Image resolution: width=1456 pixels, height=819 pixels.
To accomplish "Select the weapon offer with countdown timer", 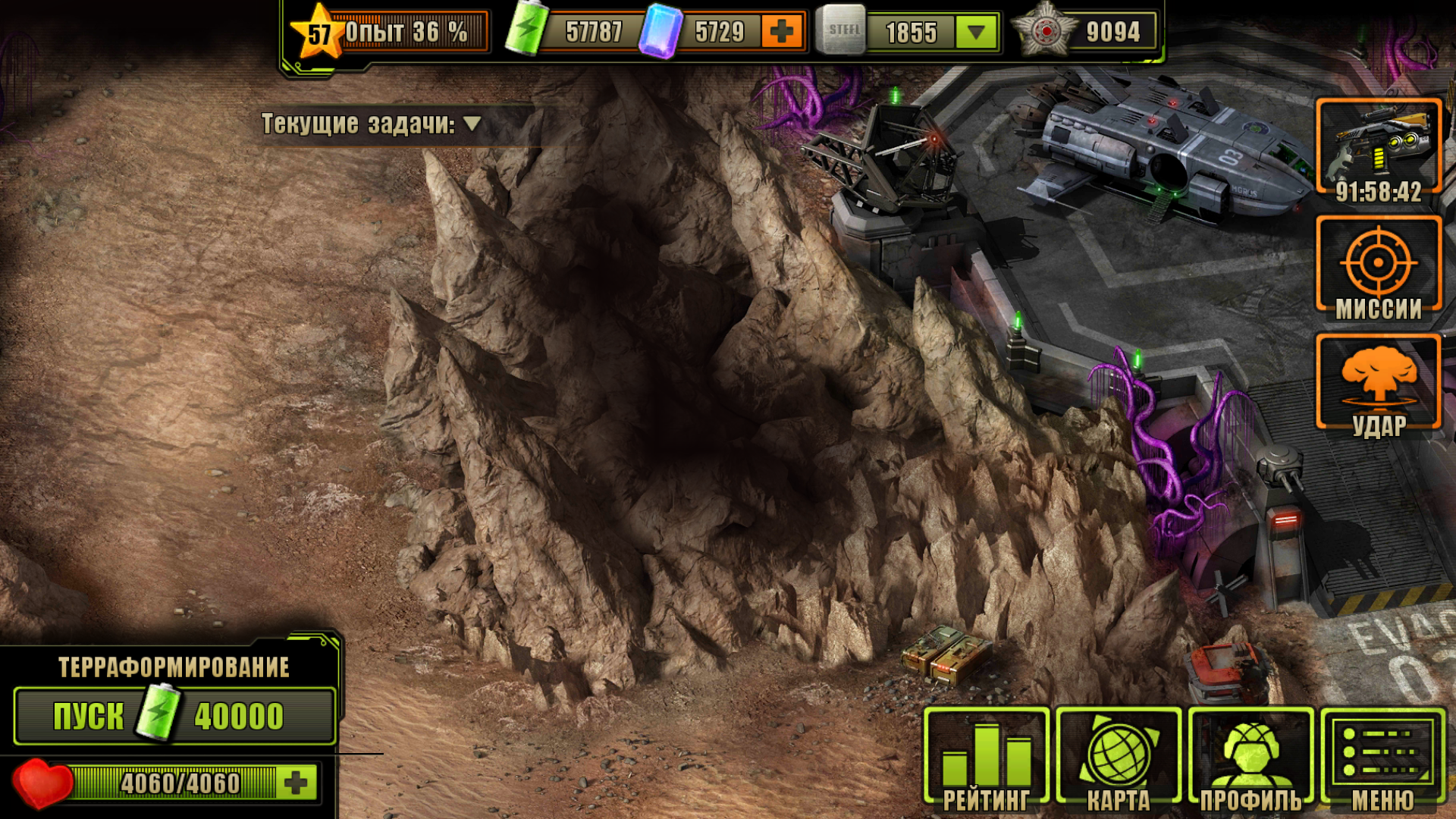I will coord(1379,150).
